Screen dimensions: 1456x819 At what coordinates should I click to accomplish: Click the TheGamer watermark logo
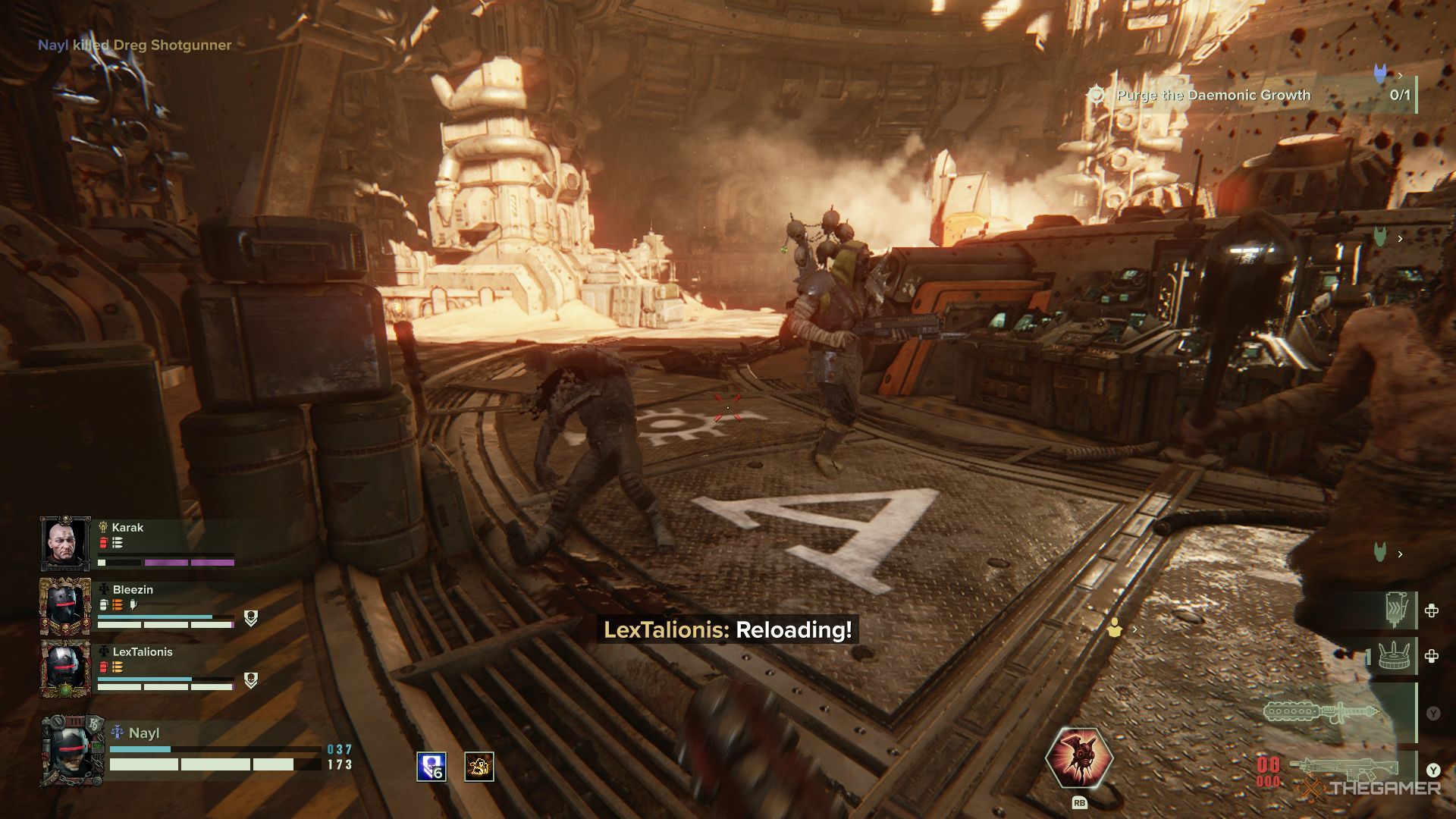tap(1373, 789)
